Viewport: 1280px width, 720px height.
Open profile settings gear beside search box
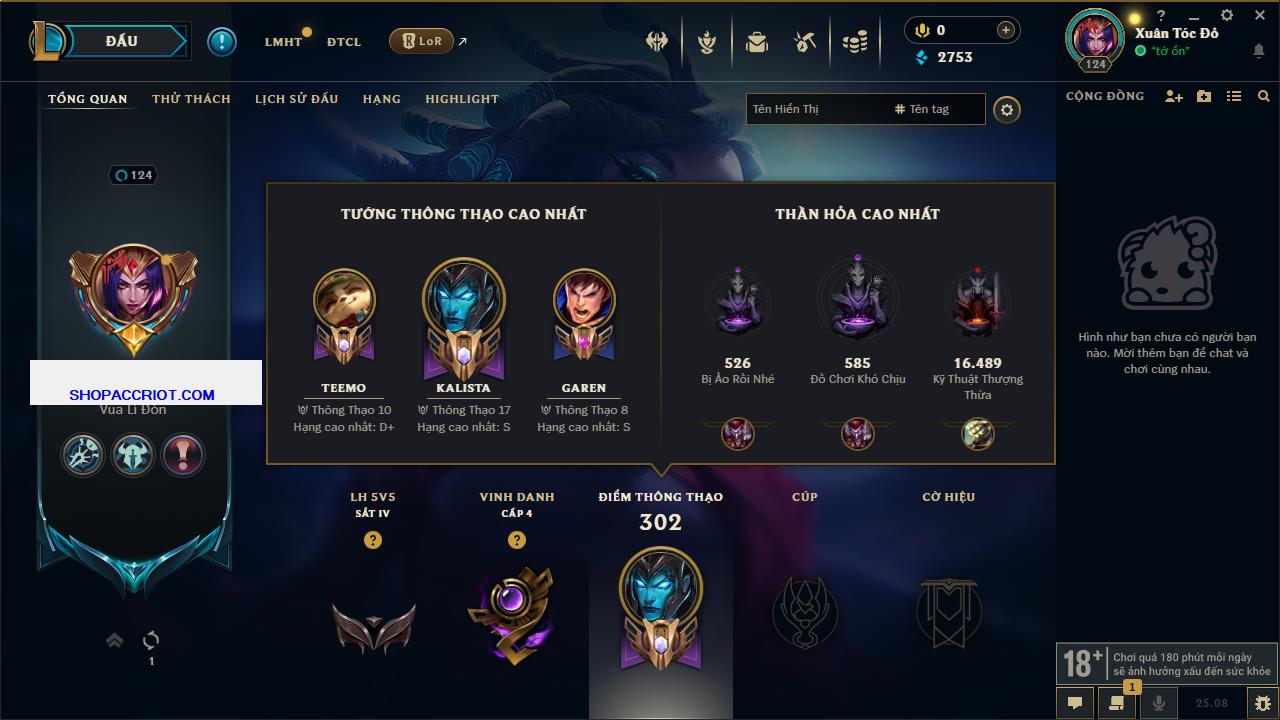point(1007,110)
